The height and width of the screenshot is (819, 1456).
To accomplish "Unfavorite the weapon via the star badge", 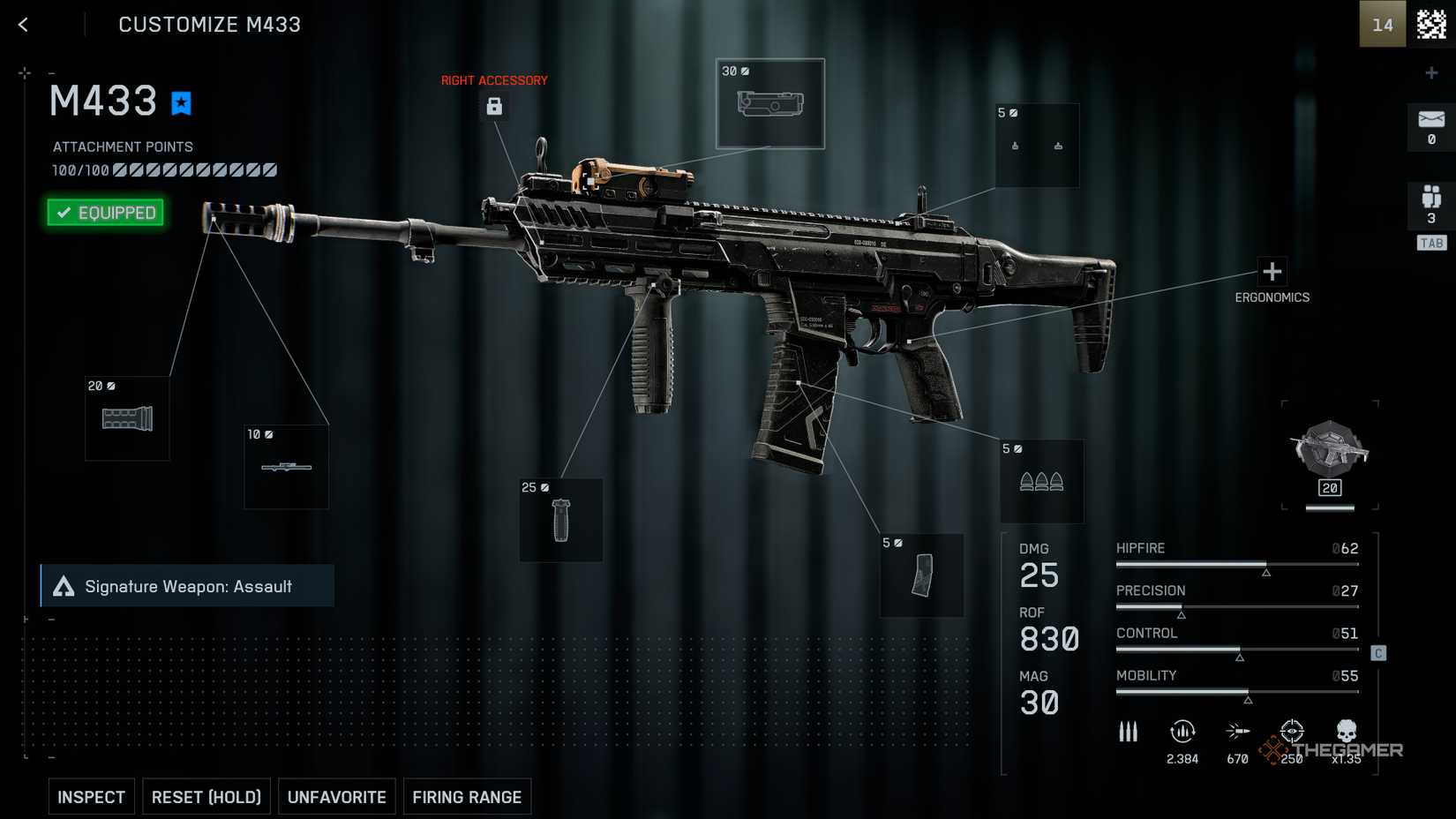I will coord(182,102).
